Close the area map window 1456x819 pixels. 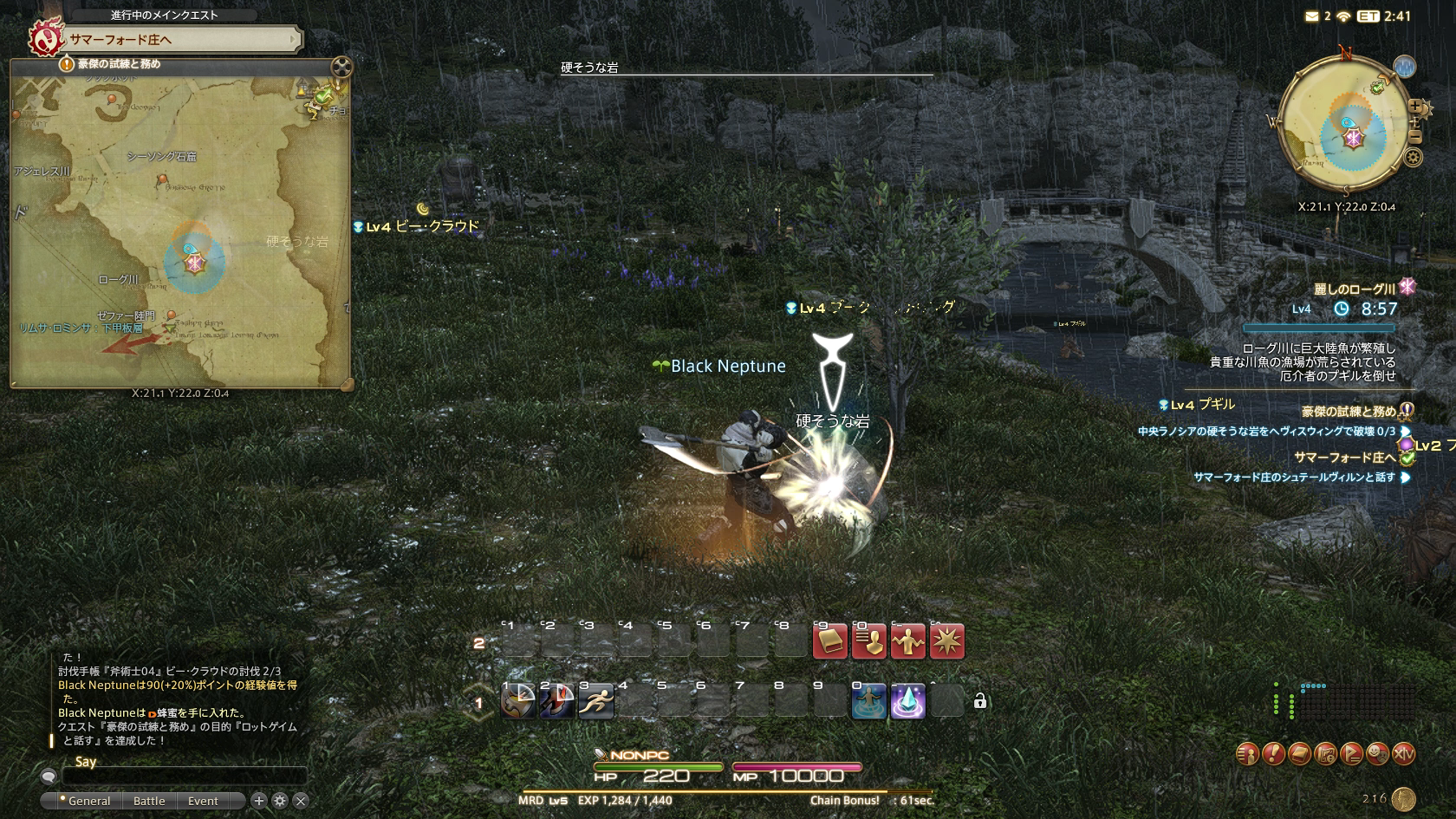(x=341, y=66)
